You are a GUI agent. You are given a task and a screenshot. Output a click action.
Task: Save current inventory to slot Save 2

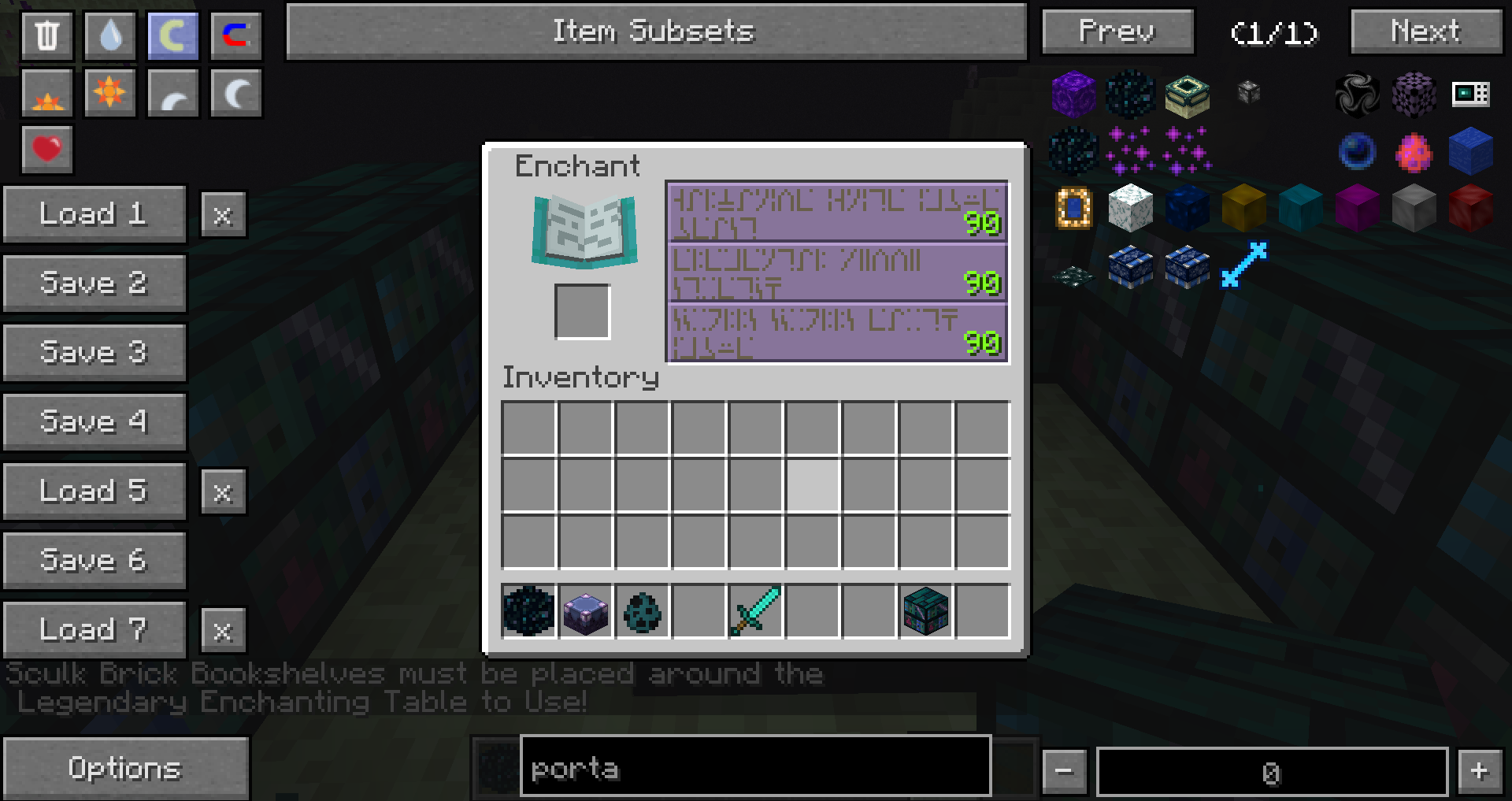(94, 283)
